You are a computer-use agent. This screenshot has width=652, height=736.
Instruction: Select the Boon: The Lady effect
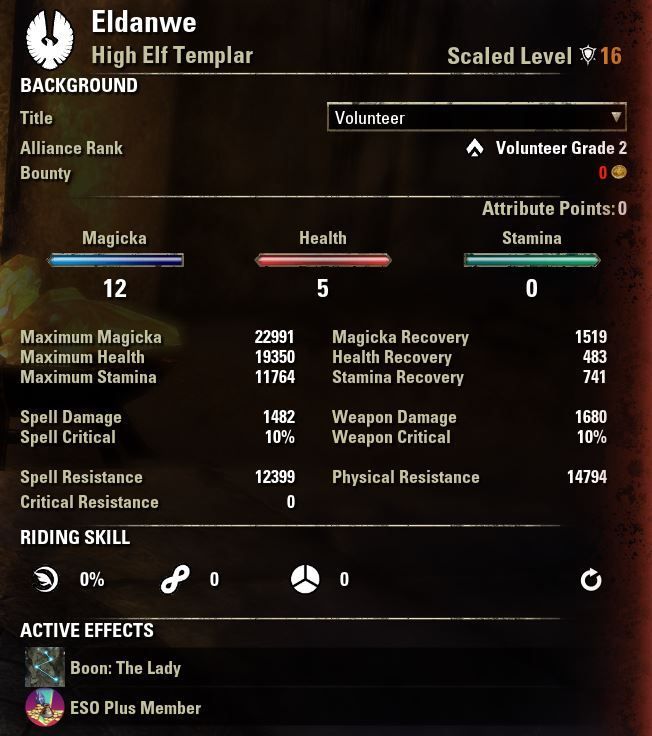(45, 667)
